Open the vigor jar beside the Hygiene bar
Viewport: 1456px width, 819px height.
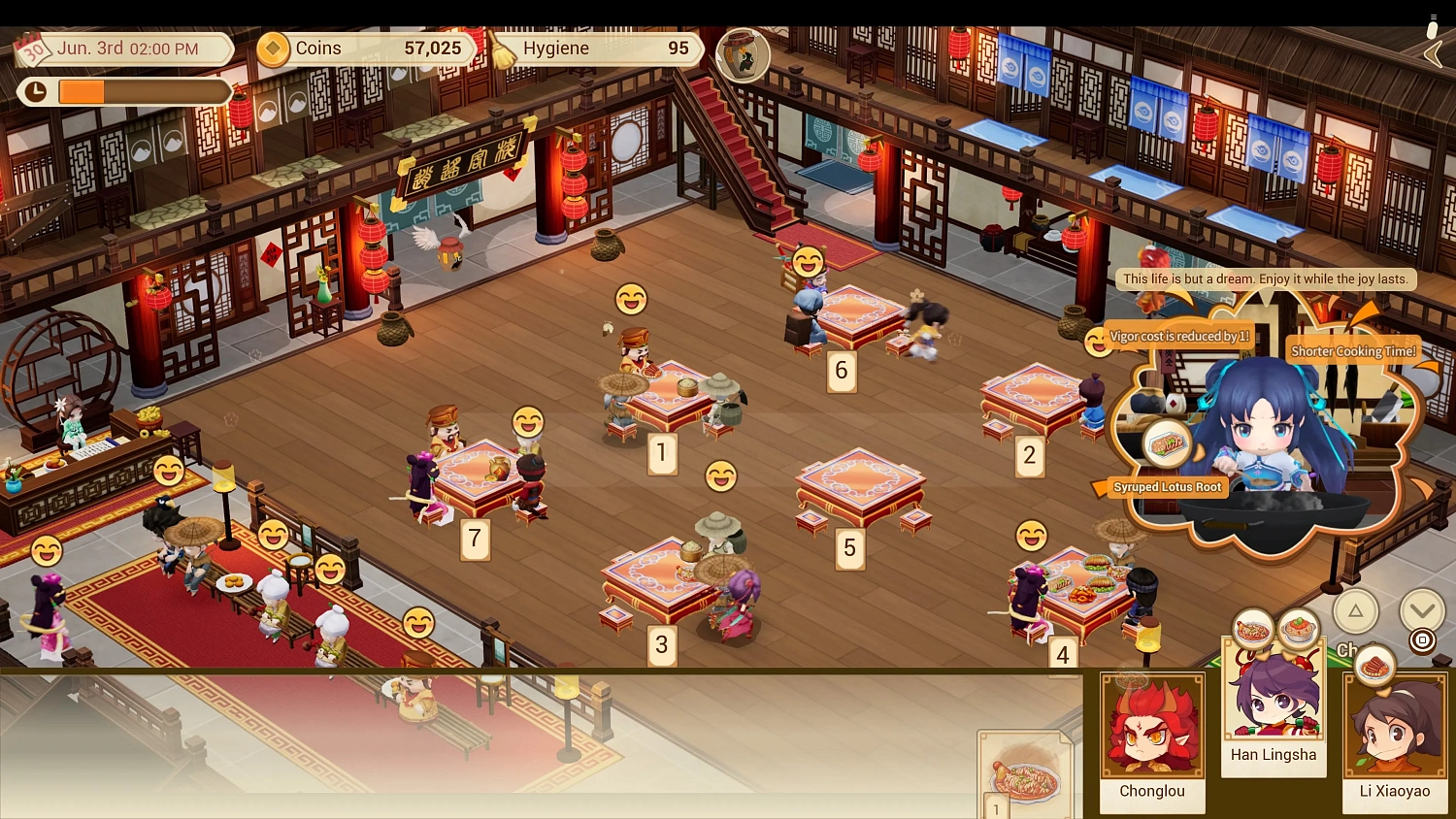[743, 56]
